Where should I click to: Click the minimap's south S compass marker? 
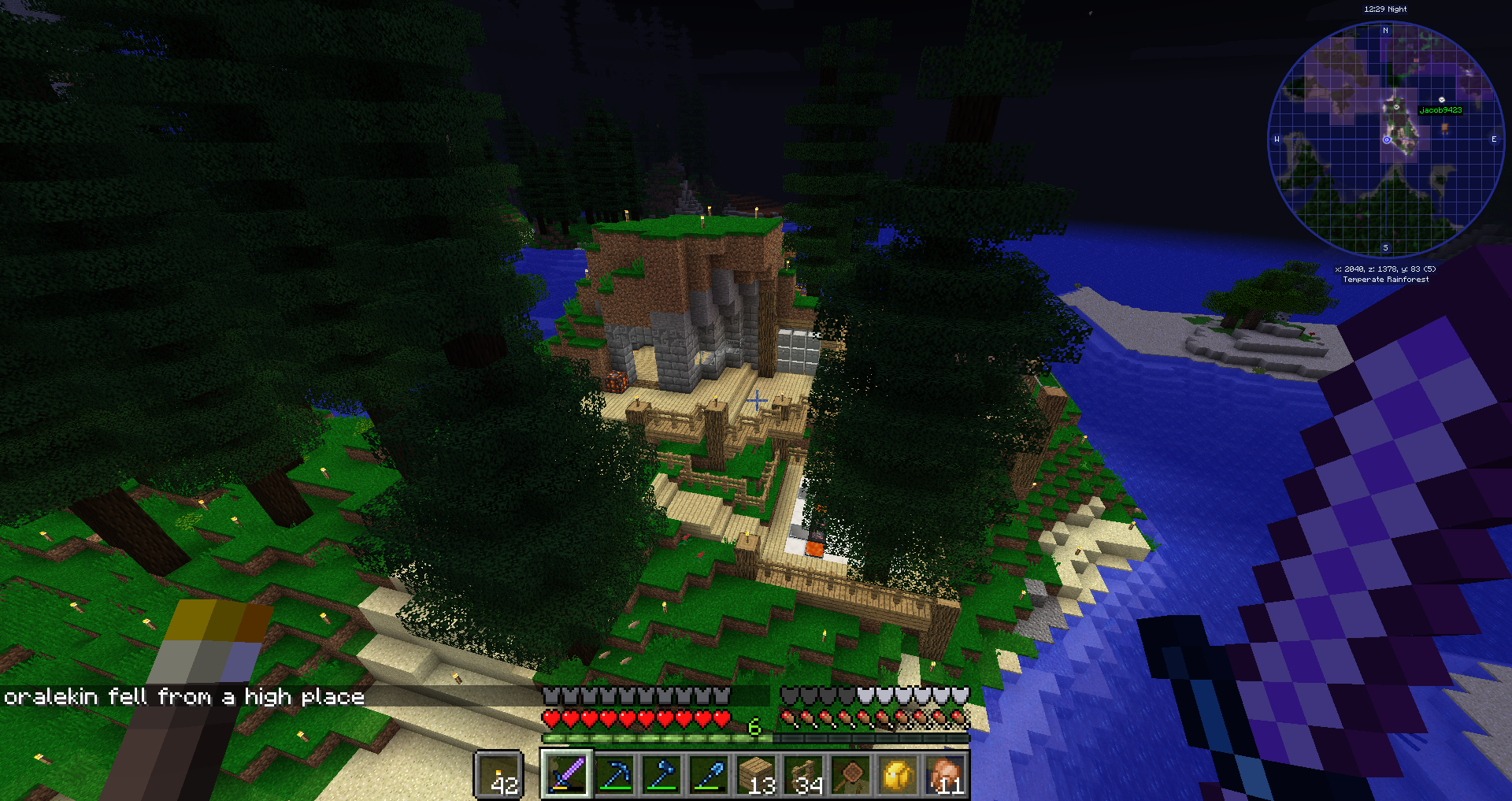click(1386, 248)
